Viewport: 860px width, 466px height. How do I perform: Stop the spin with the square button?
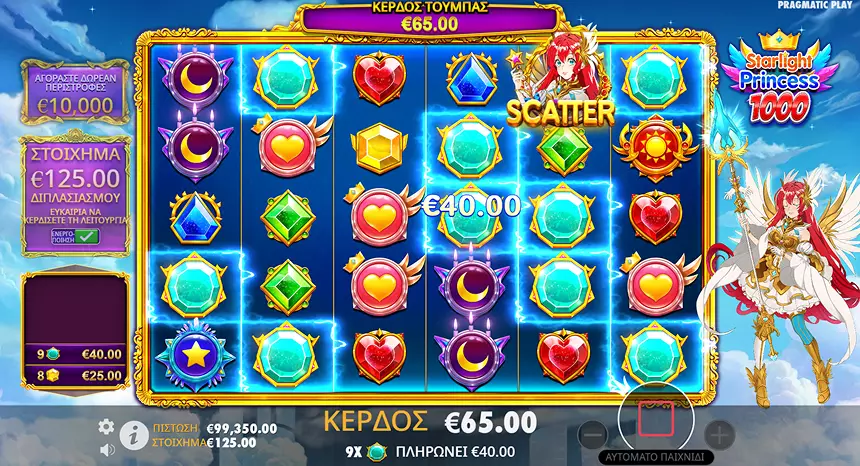[655, 420]
